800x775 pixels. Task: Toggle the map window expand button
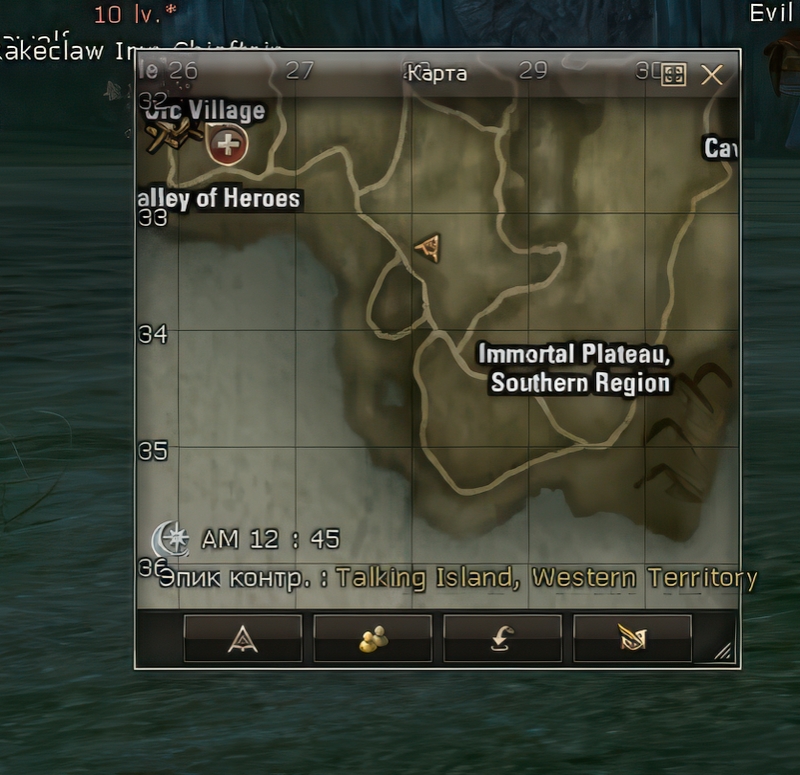click(x=674, y=75)
